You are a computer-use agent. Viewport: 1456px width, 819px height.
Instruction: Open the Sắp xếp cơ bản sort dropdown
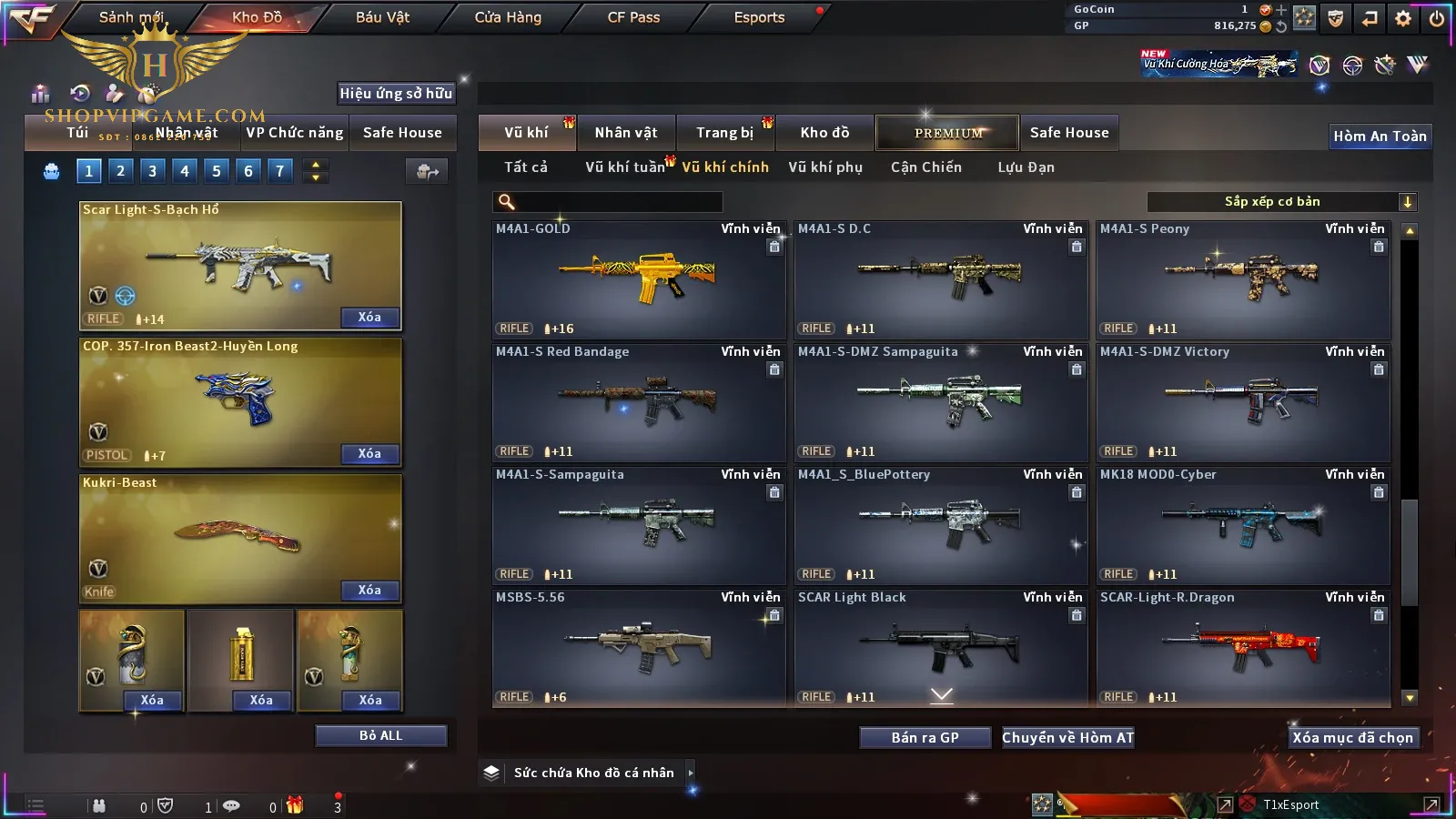click(x=1281, y=202)
